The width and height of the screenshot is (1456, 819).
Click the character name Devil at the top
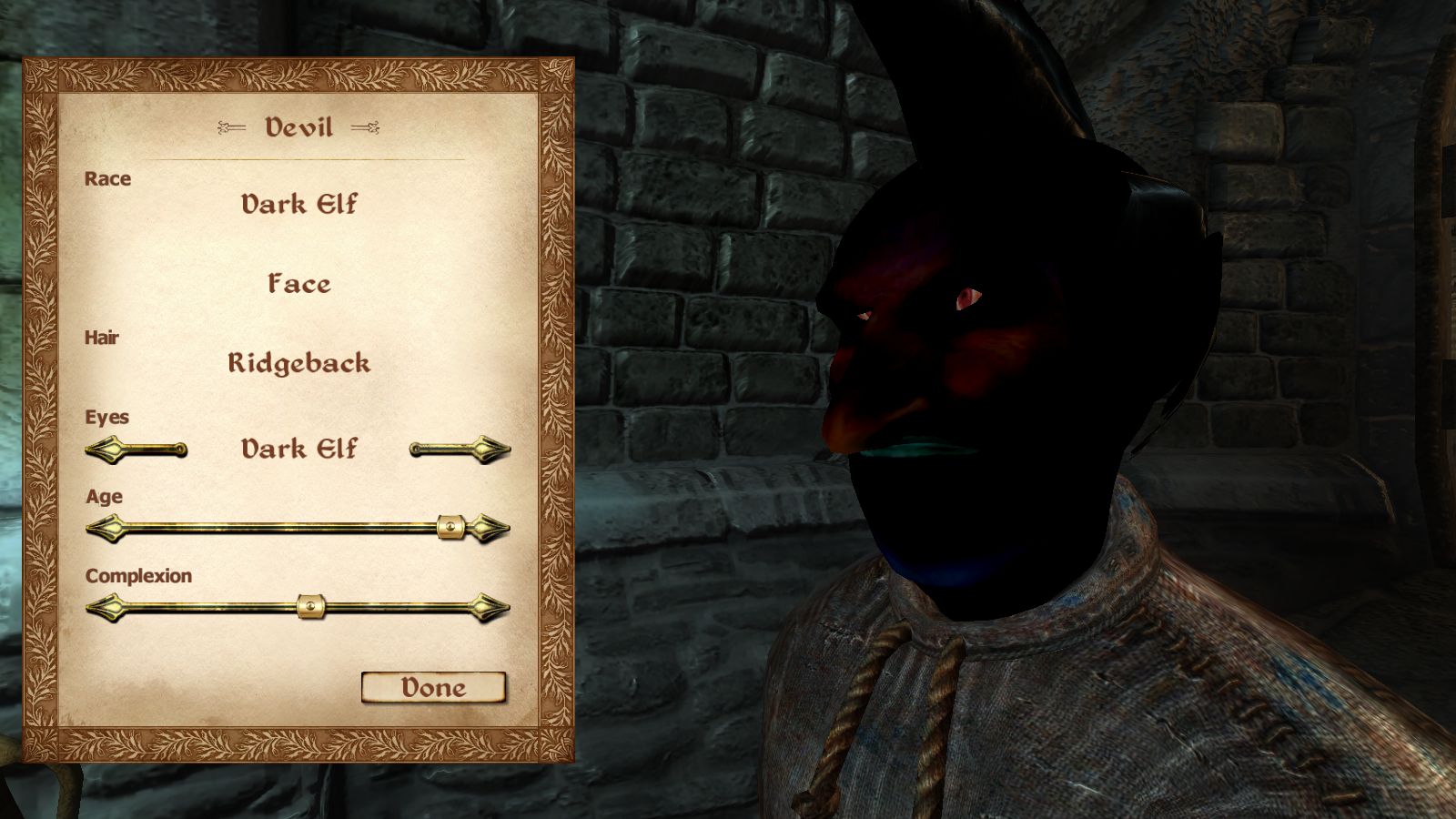point(297,128)
